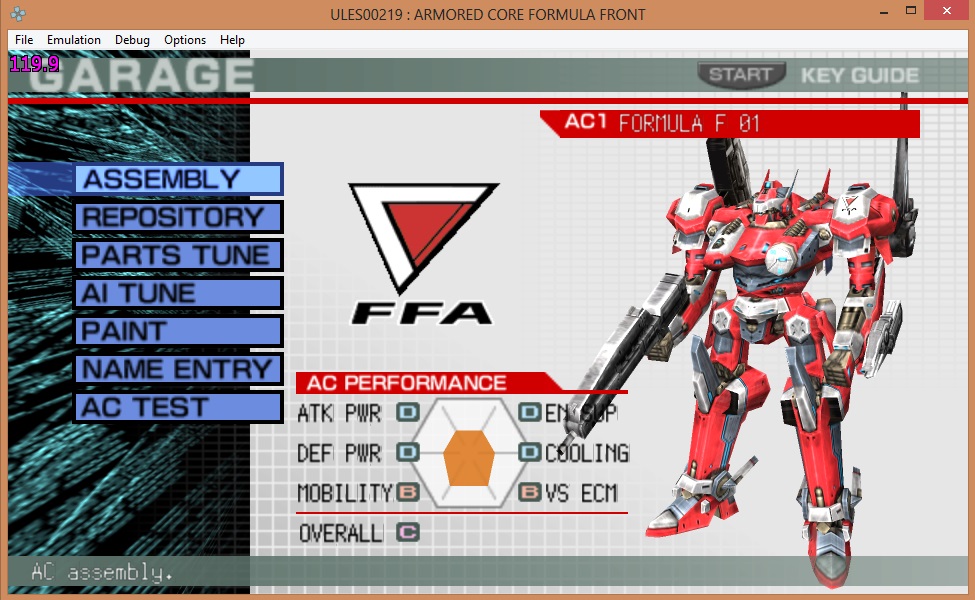Choose PARTS TUNE from the garage menu

pyautogui.click(x=178, y=255)
